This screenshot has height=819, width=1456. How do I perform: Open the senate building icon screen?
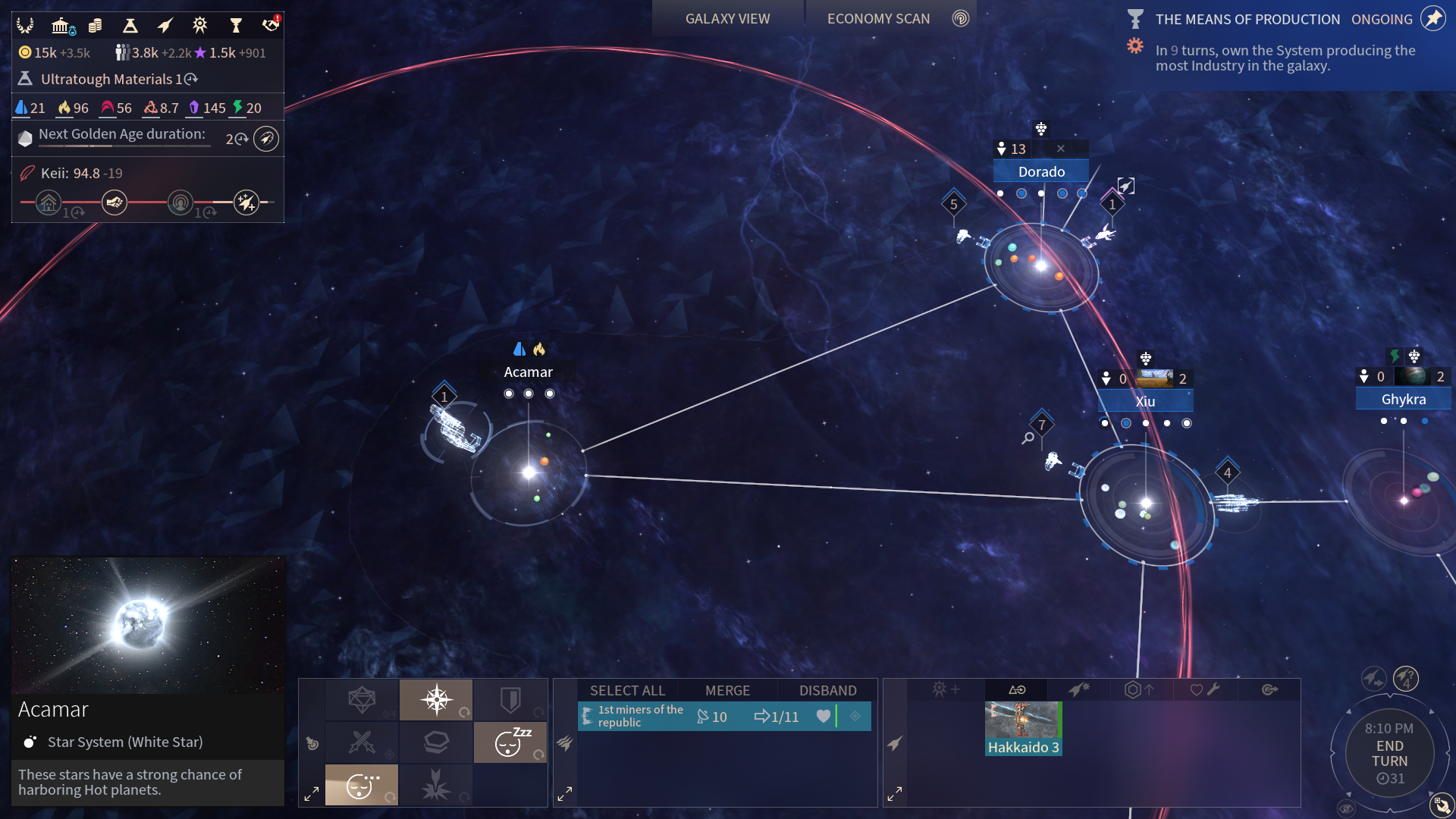tap(62, 27)
